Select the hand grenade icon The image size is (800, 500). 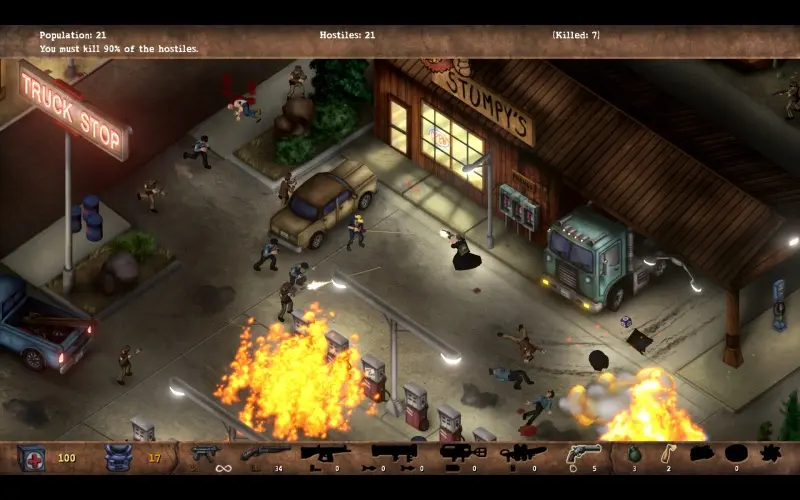[634, 454]
